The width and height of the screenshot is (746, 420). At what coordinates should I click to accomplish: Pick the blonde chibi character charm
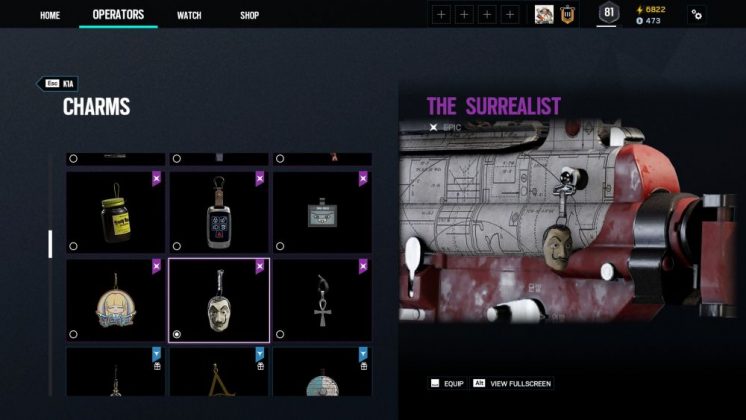(116, 300)
